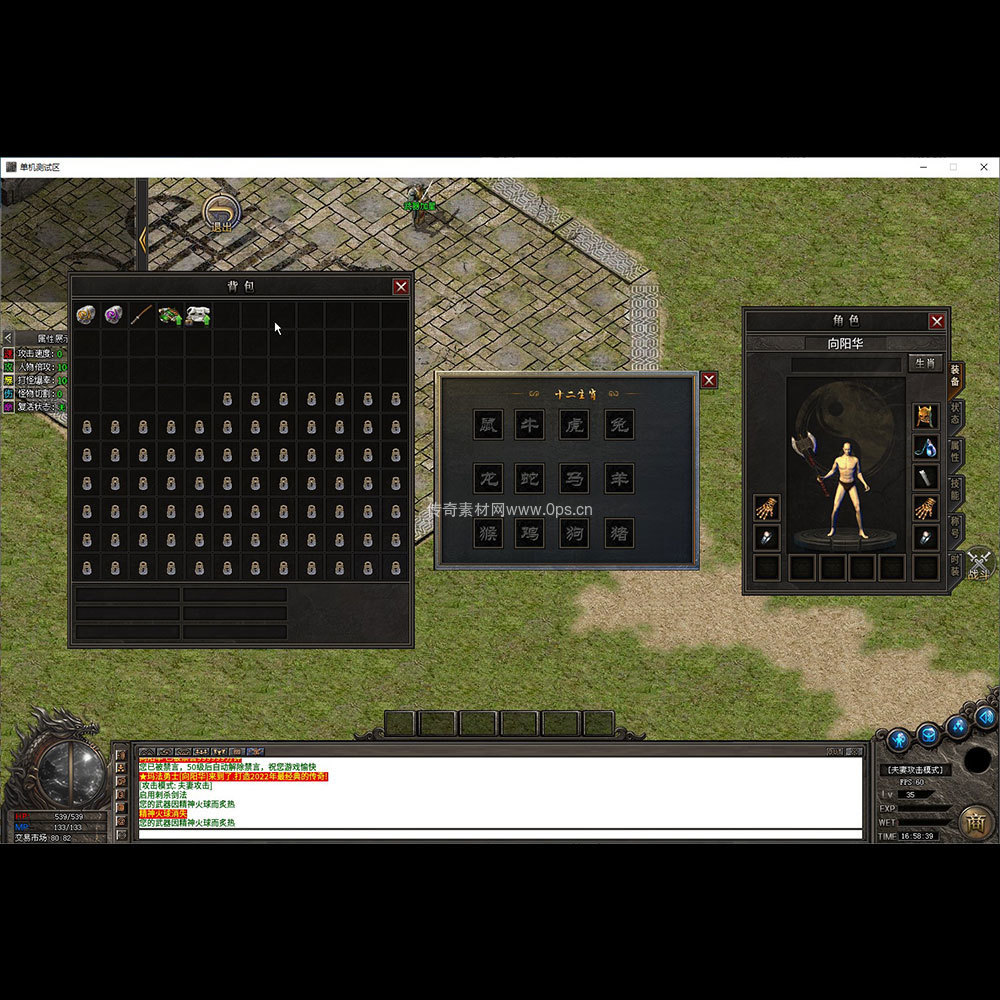
Task: Click the 退出 exit arrow button
Action: coord(220,212)
